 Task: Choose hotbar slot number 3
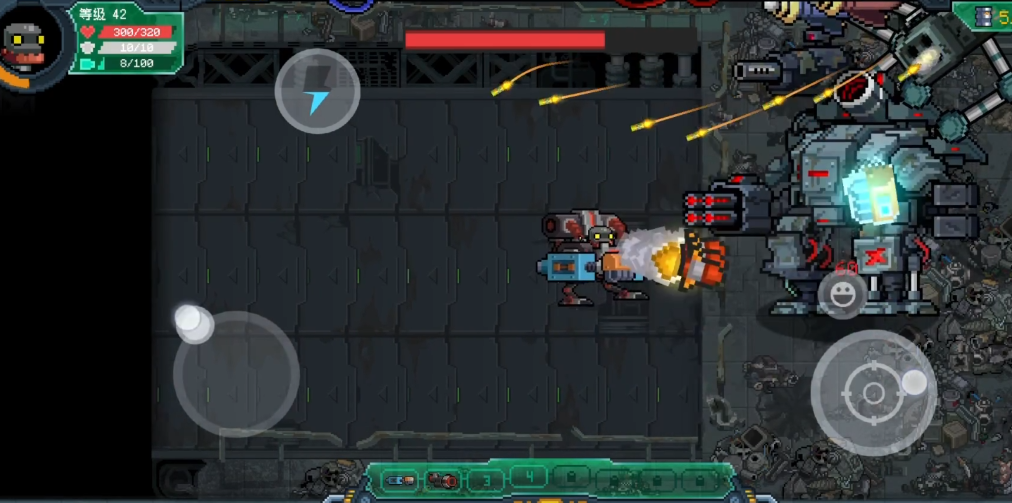tap(486, 480)
